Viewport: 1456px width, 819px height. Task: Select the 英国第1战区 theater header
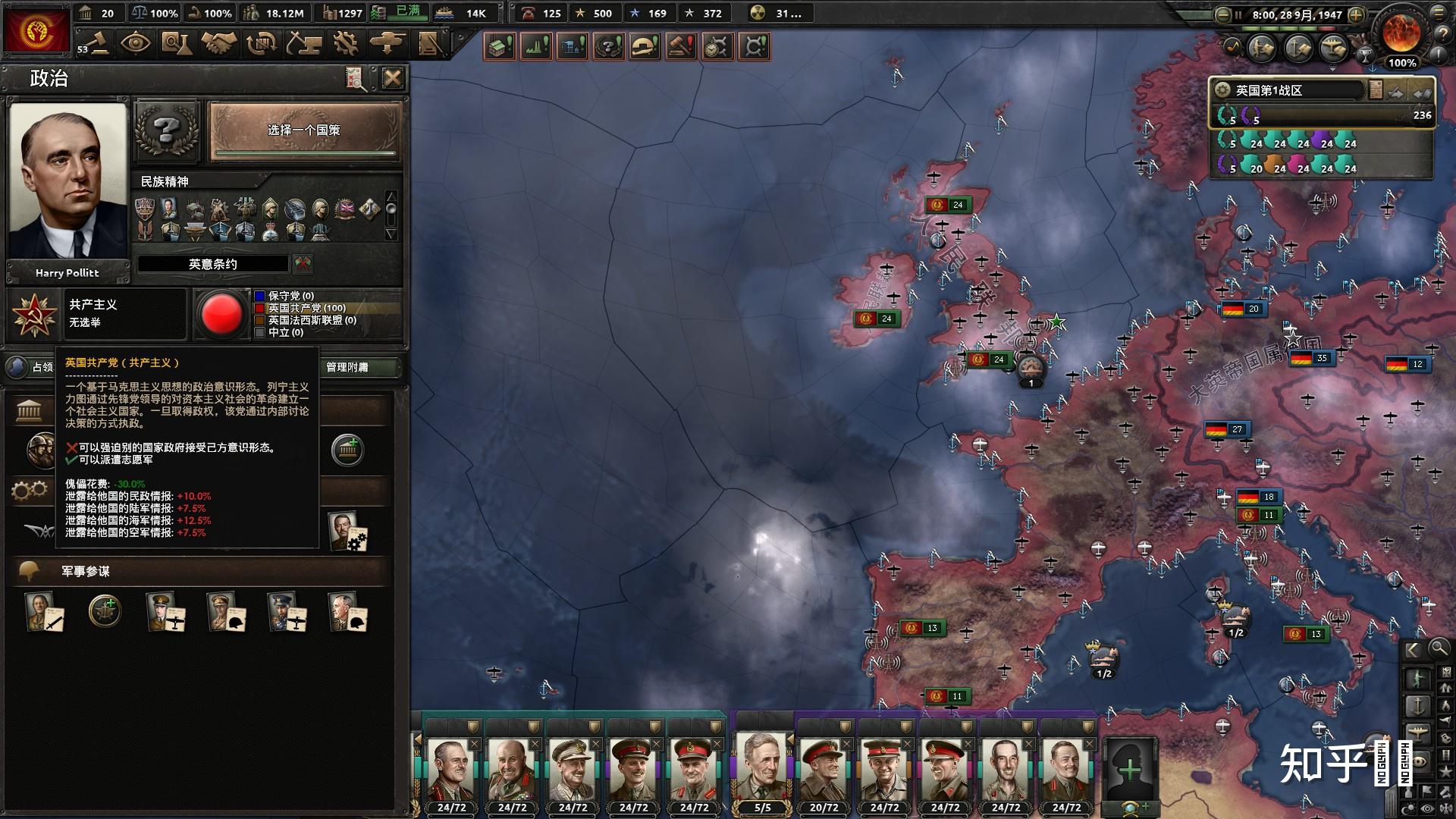click(1289, 91)
